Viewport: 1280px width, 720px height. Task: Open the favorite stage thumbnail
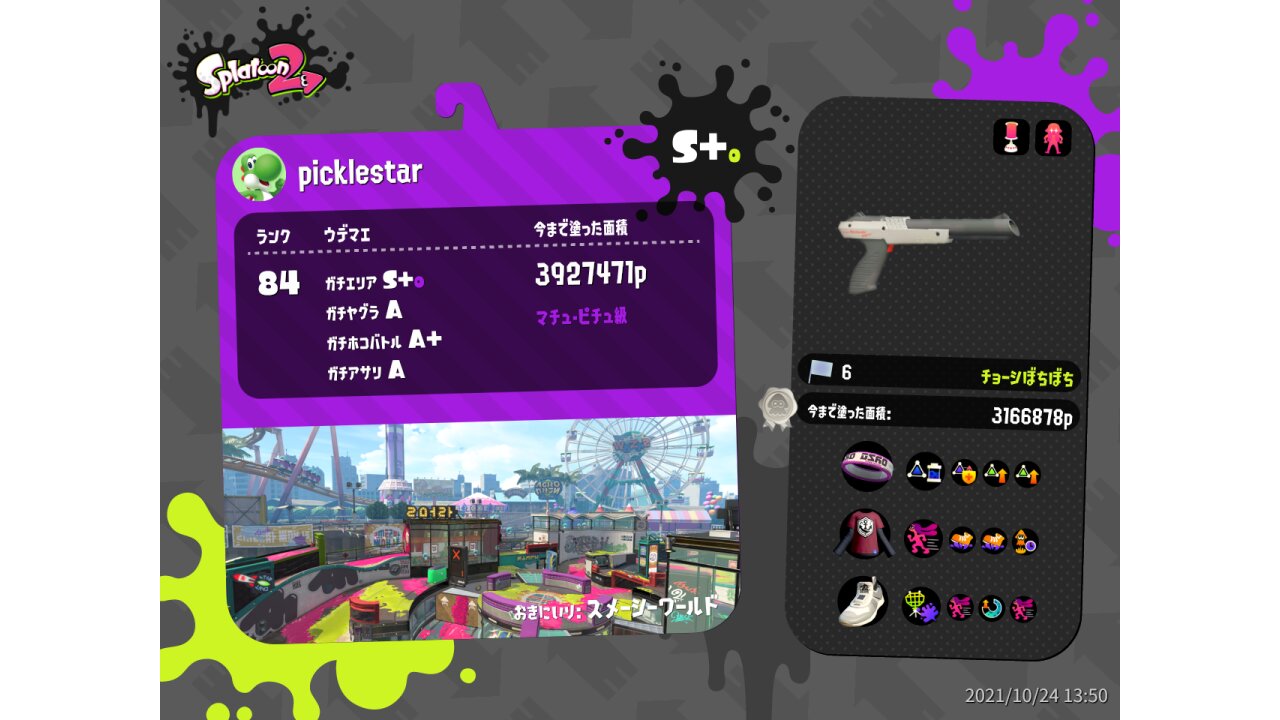click(478, 528)
